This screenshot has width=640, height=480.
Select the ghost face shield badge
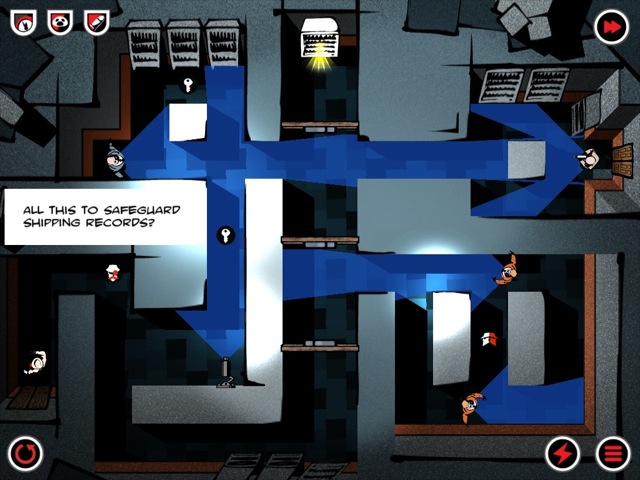(60, 21)
